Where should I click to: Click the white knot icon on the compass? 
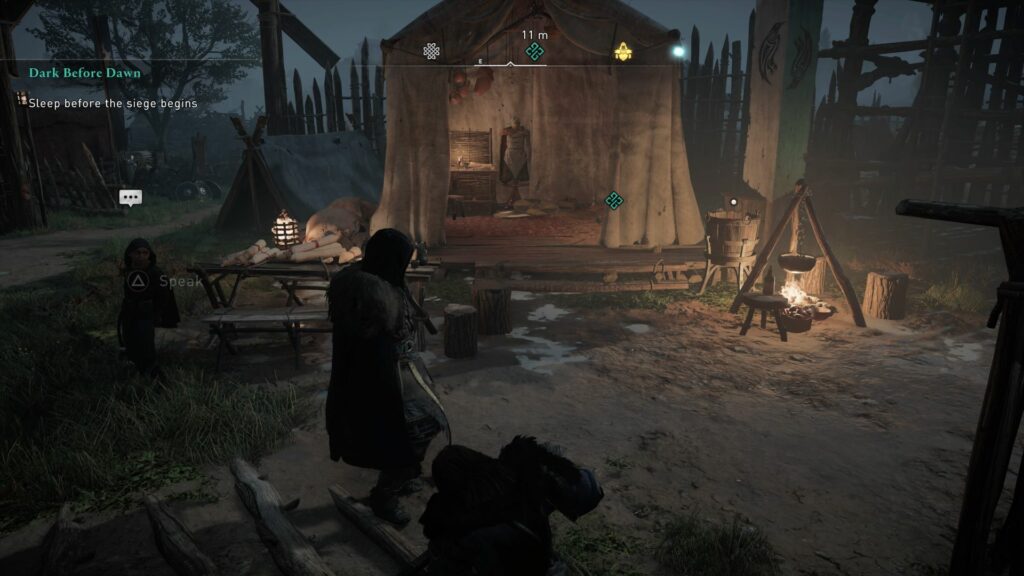point(431,51)
